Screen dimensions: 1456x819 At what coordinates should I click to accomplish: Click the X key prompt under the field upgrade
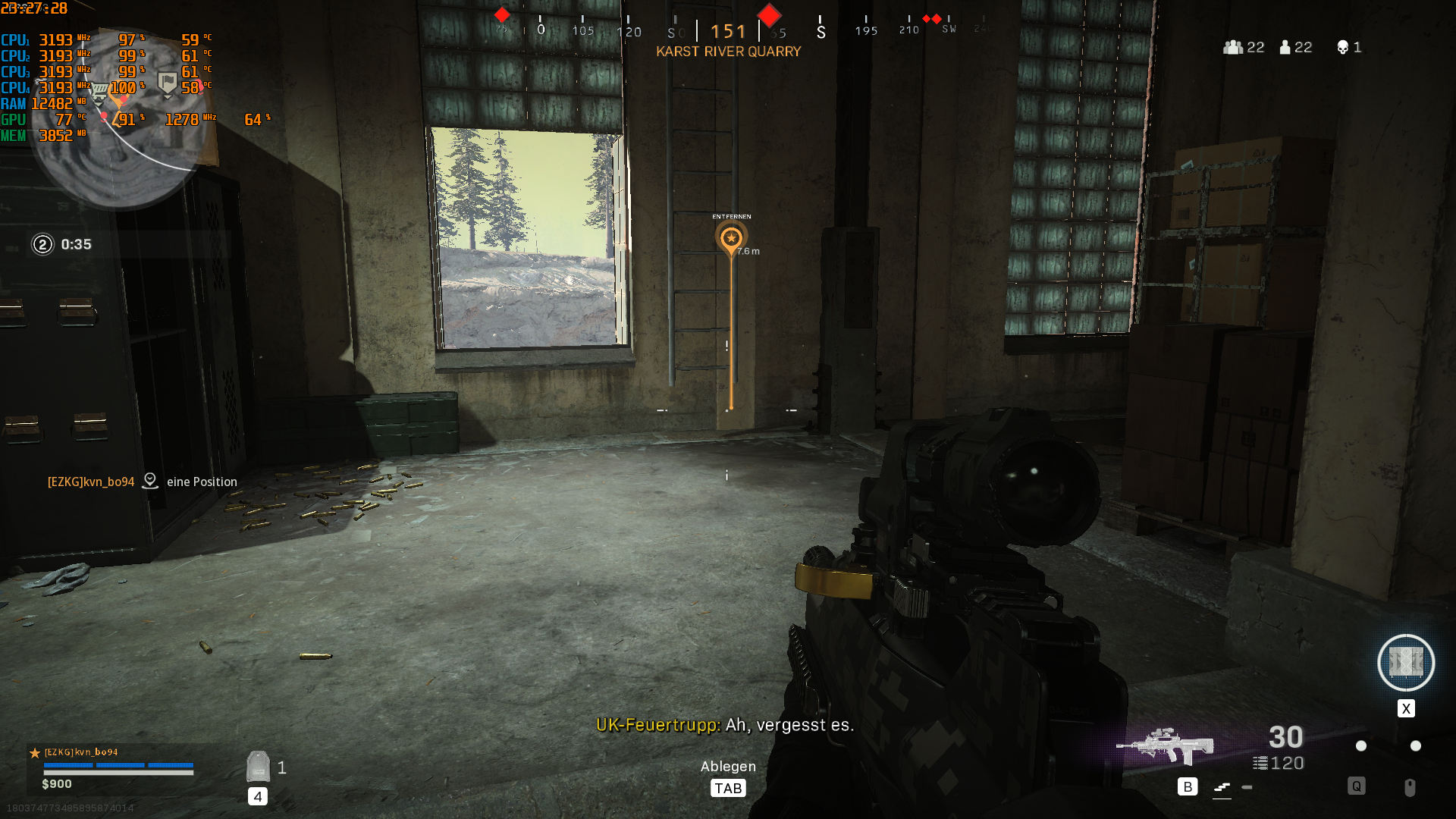tap(1406, 708)
